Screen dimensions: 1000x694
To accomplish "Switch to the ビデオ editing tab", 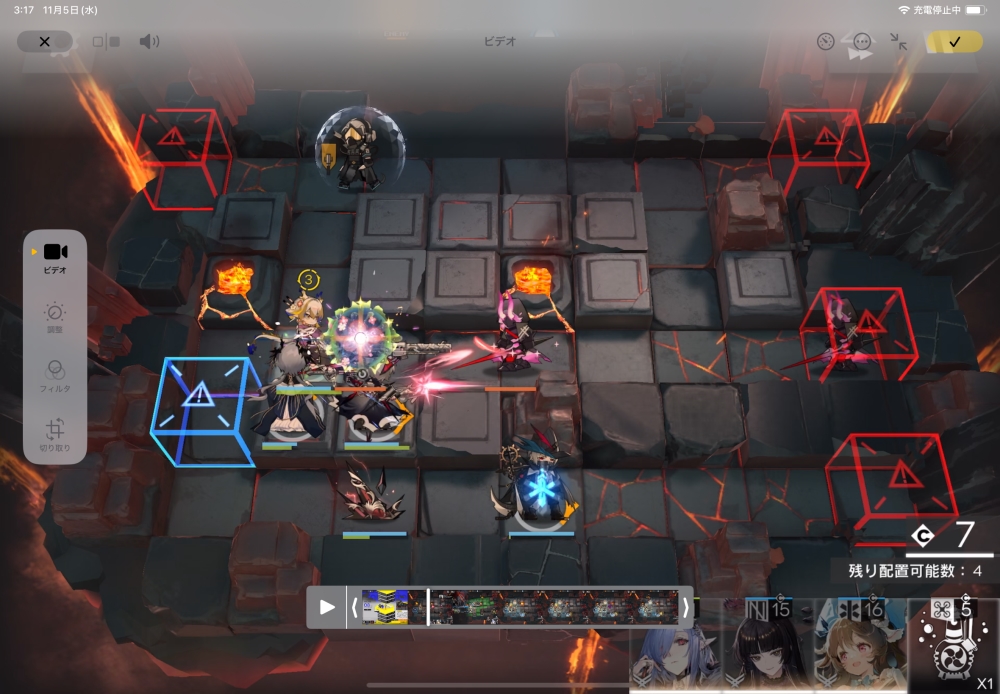I will tap(55, 257).
